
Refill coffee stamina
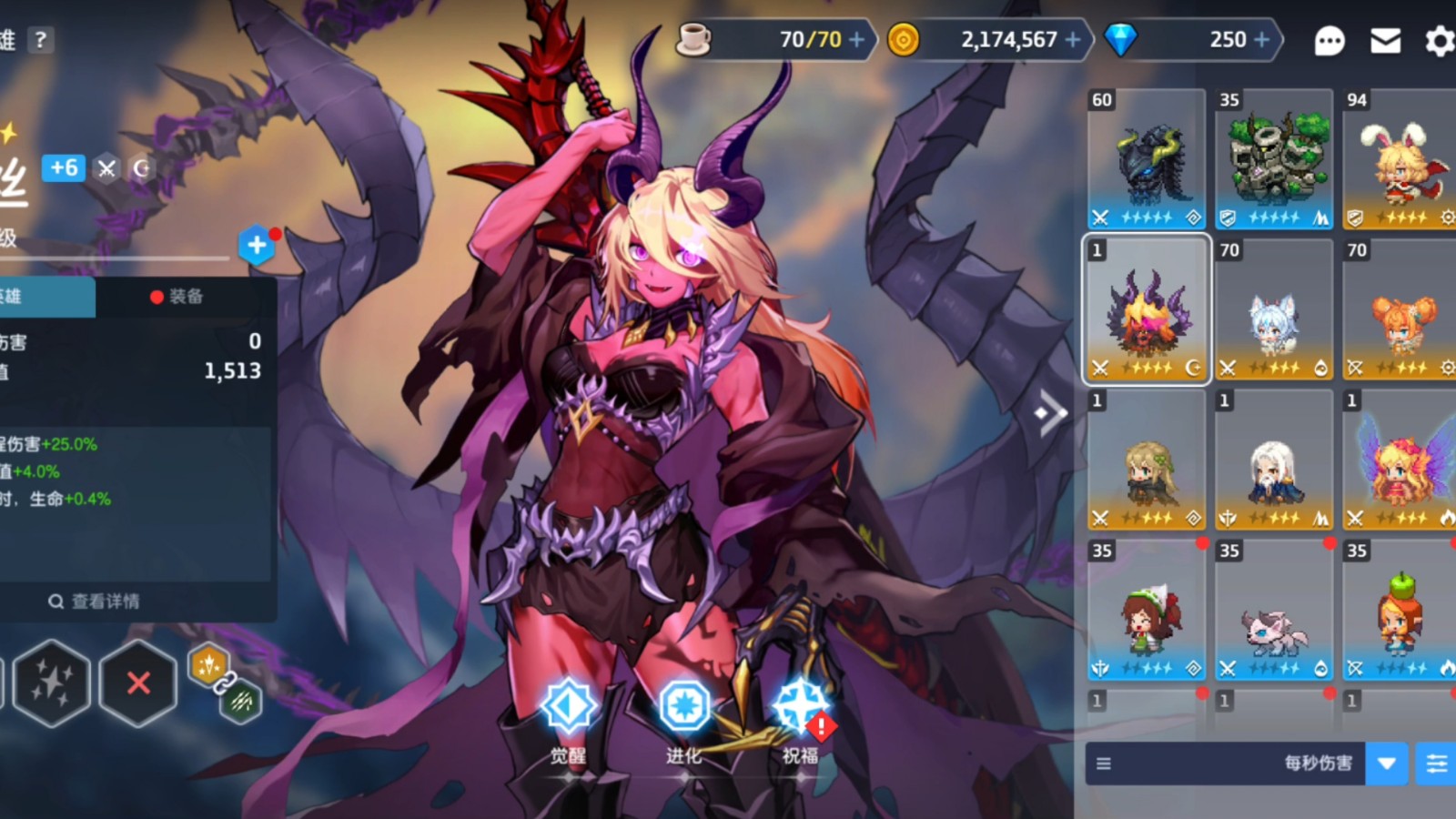[x=857, y=40]
